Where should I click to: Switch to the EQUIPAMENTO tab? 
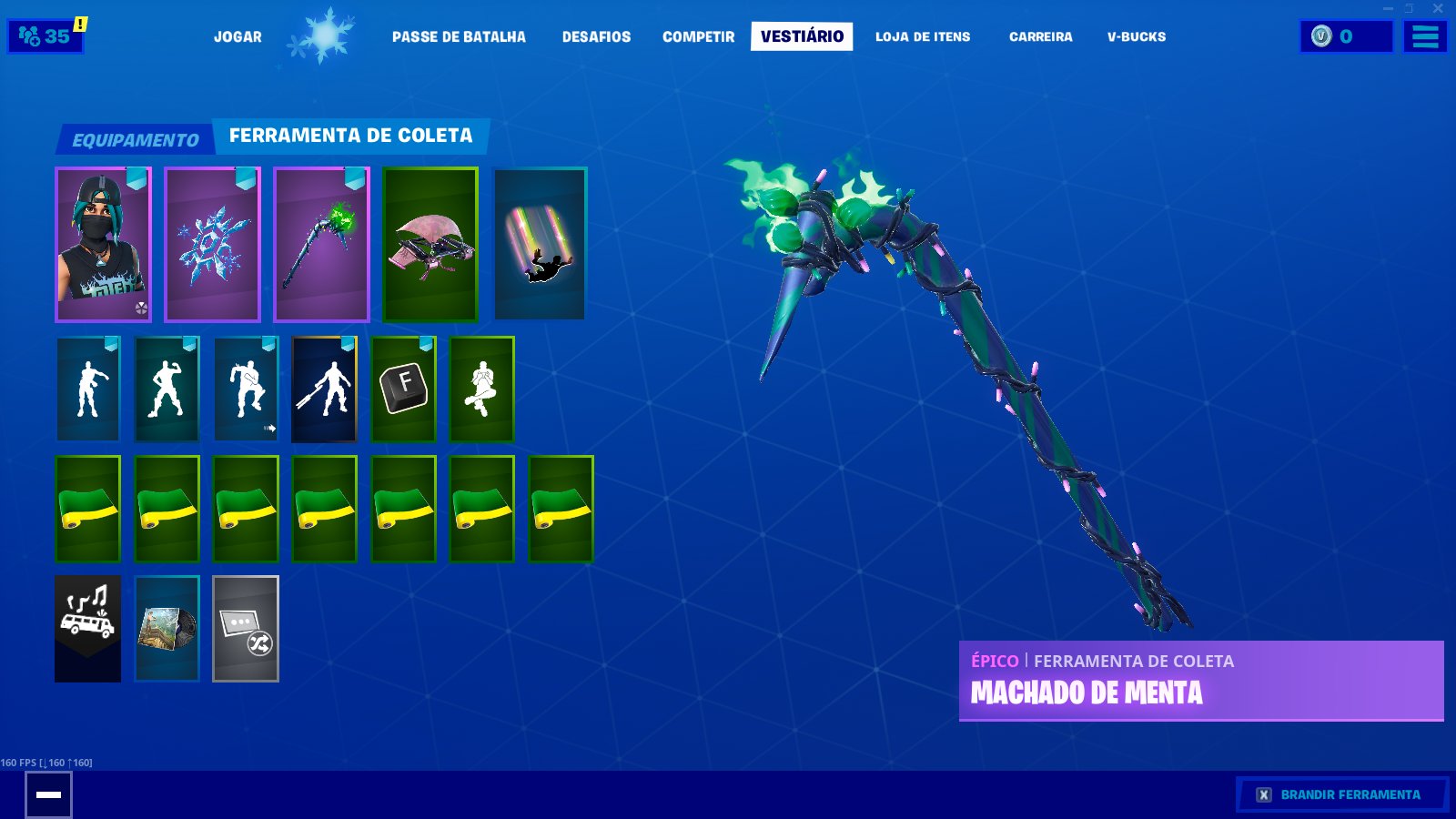(134, 139)
